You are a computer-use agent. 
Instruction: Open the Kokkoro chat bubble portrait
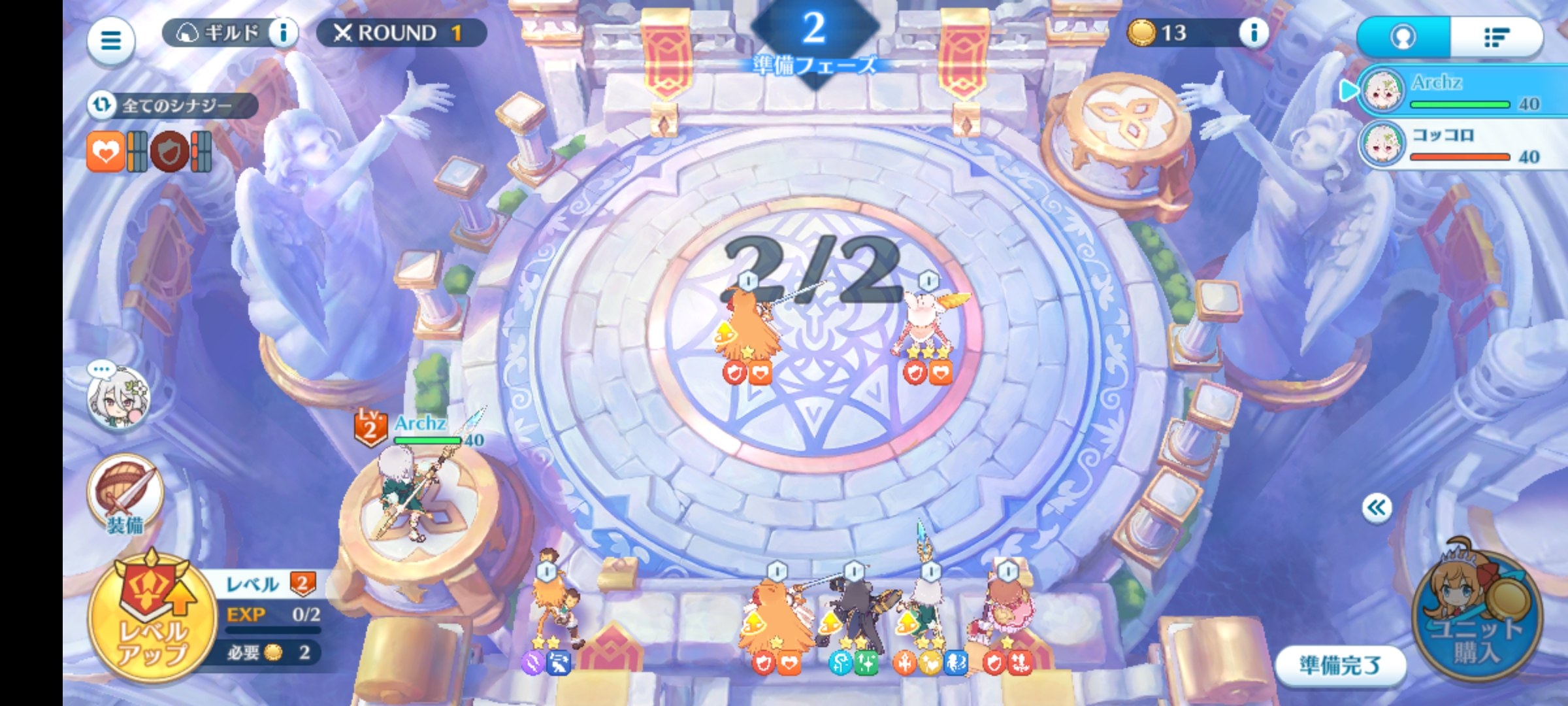(119, 396)
